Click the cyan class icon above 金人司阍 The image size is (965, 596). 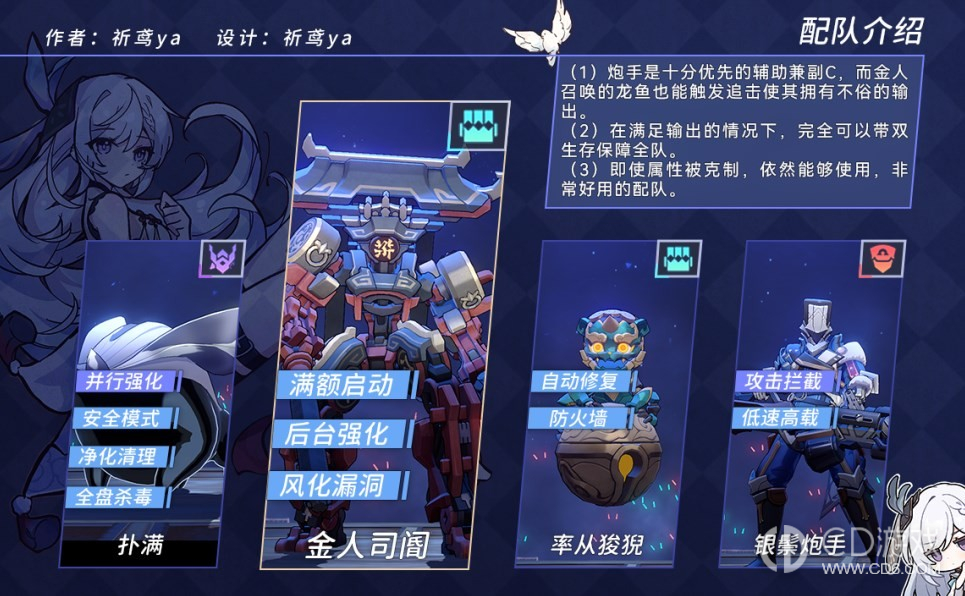tap(478, 127)
